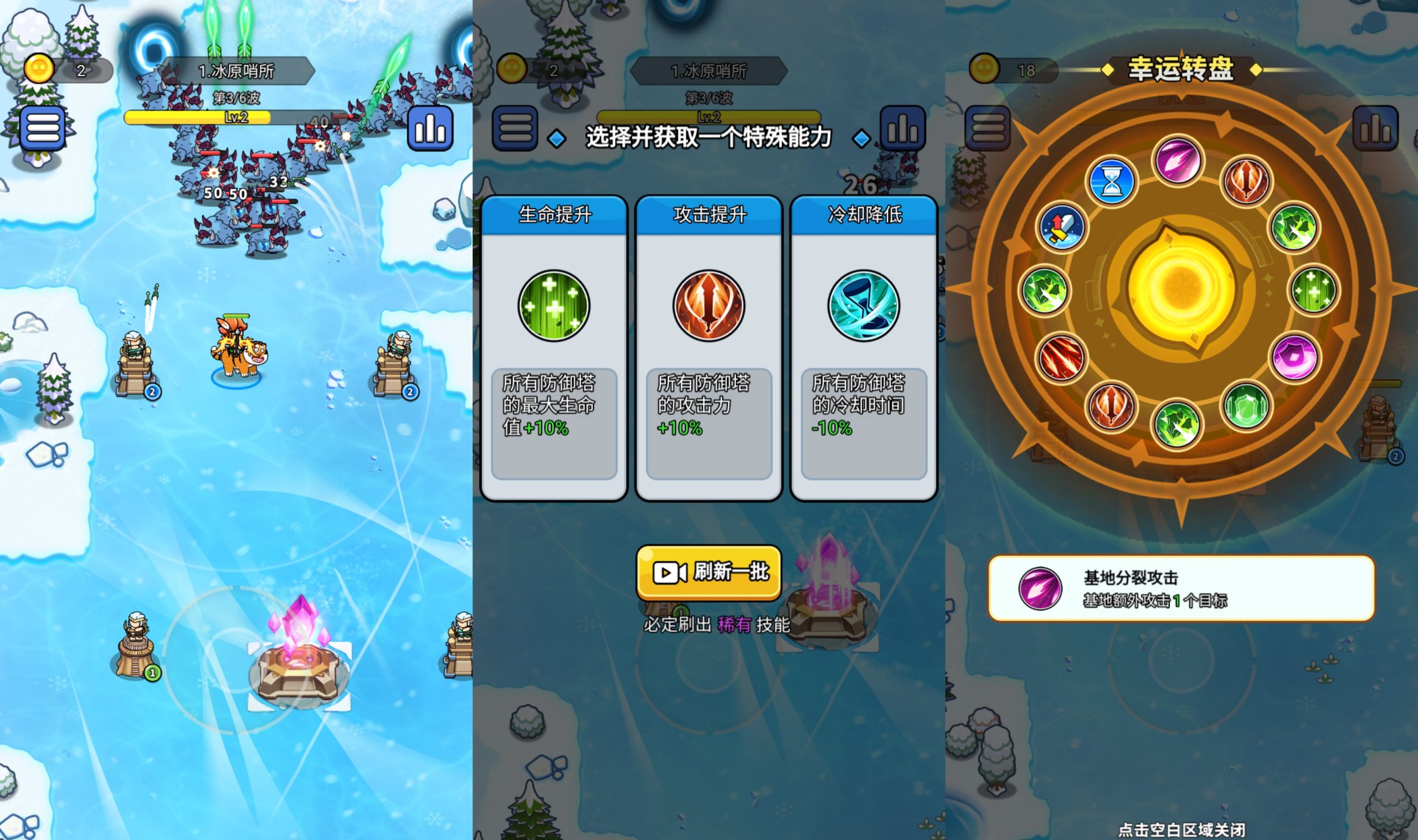This screenshot has height=840, width=1418.
Task: Choose the green plus-signs icon on the wheel
Action: pyautogui.click(x=1313, y=290)
